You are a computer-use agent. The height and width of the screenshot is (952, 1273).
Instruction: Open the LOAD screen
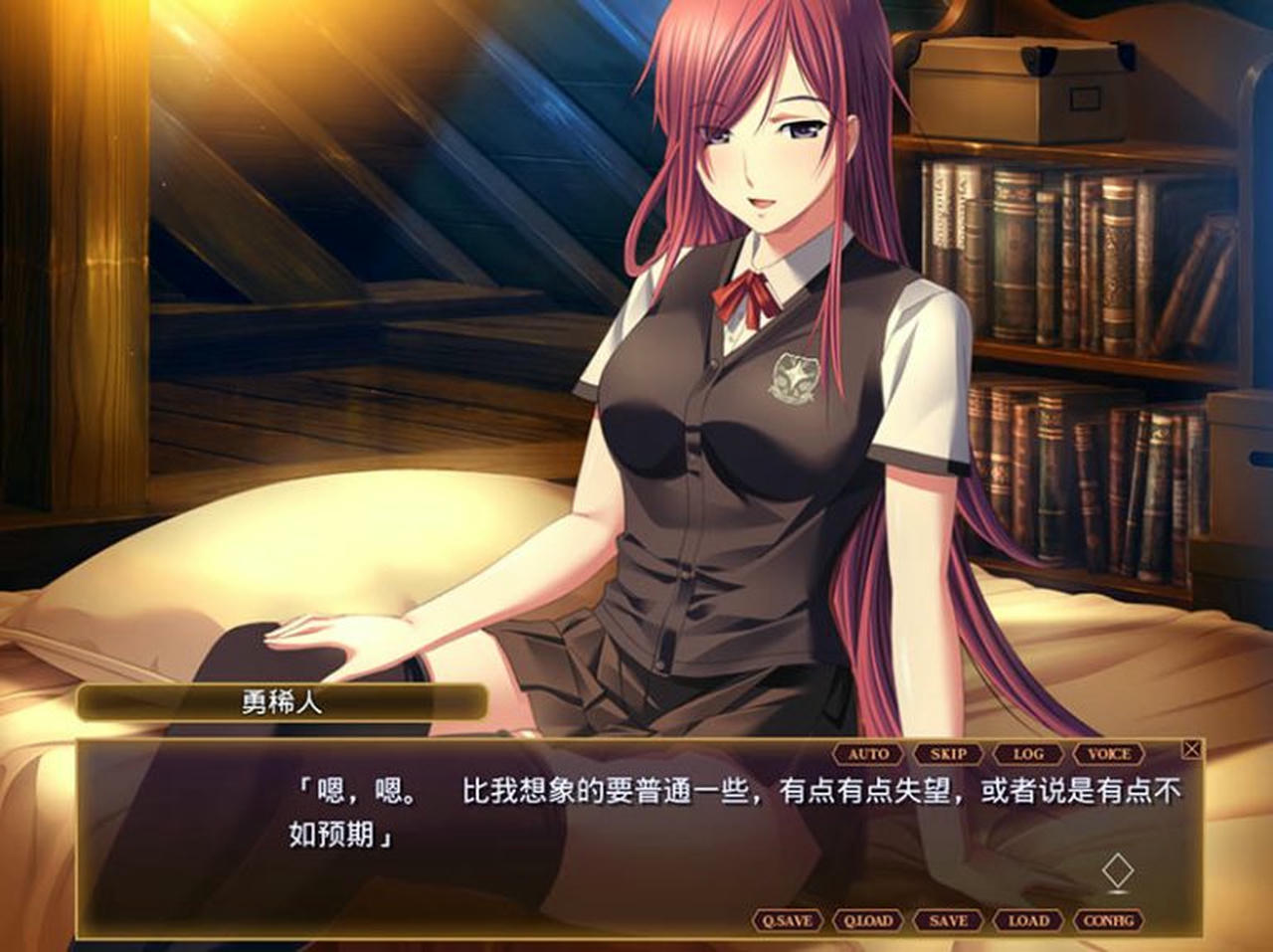(1030, 921)
